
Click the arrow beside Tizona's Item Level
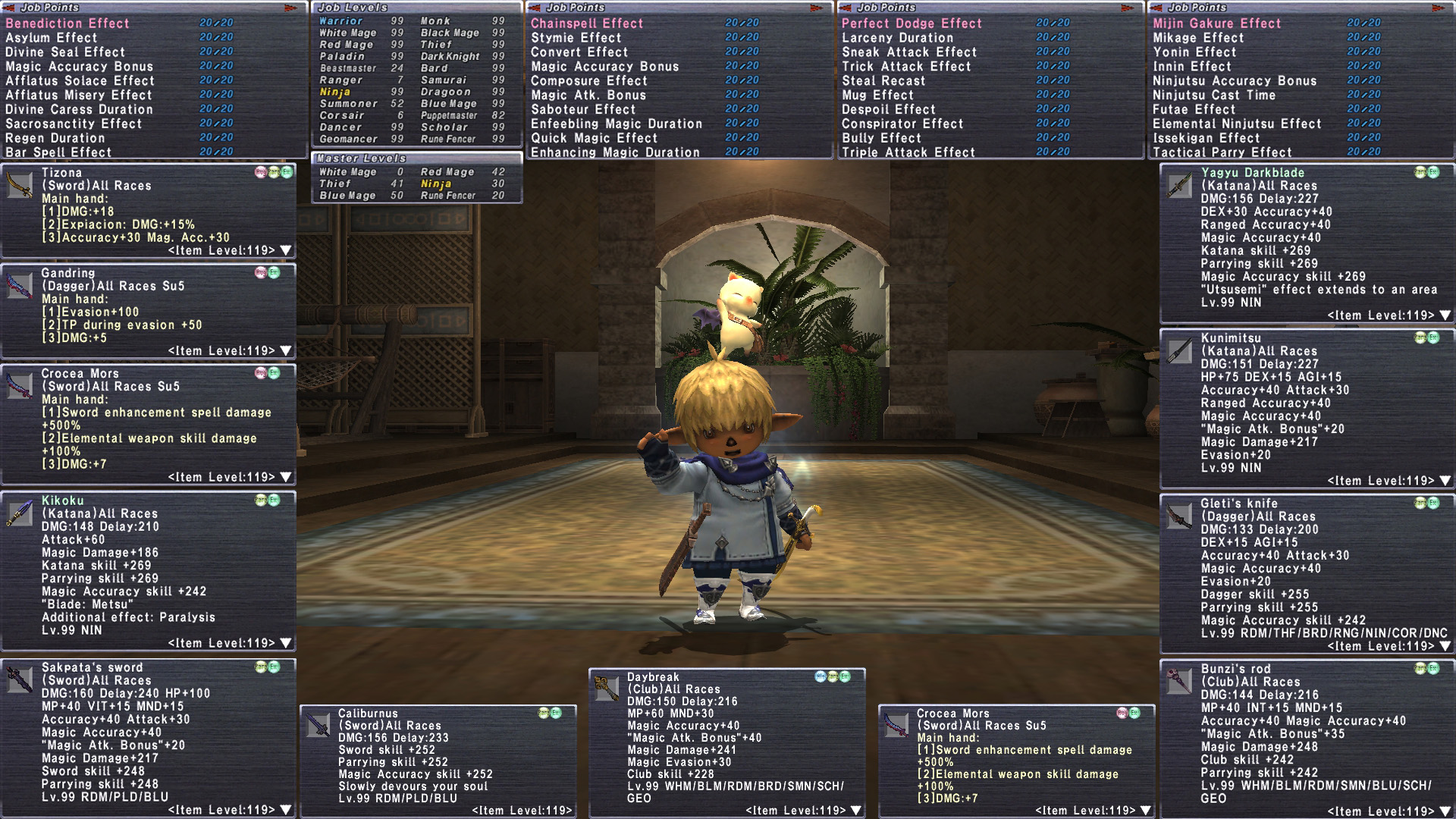coord(286,250)
